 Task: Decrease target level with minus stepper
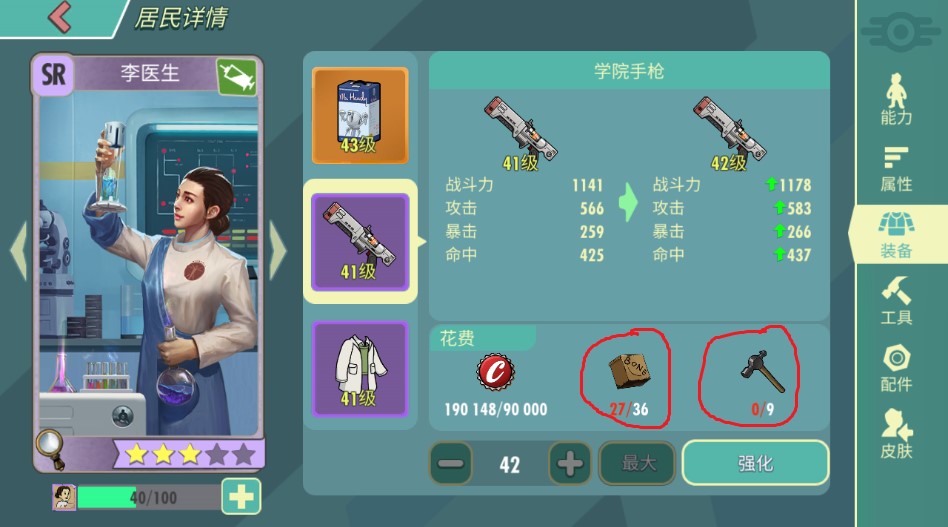point(451,464)
